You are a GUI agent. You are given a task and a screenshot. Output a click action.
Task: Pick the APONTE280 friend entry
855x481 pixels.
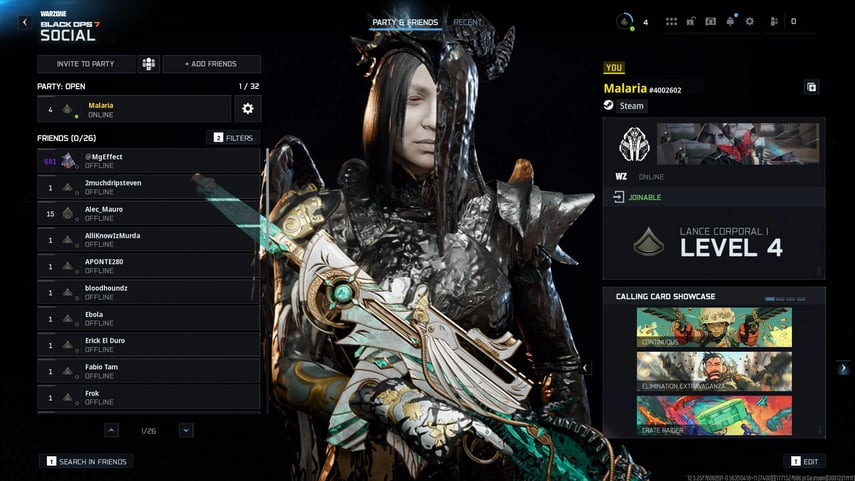(149, 266)
